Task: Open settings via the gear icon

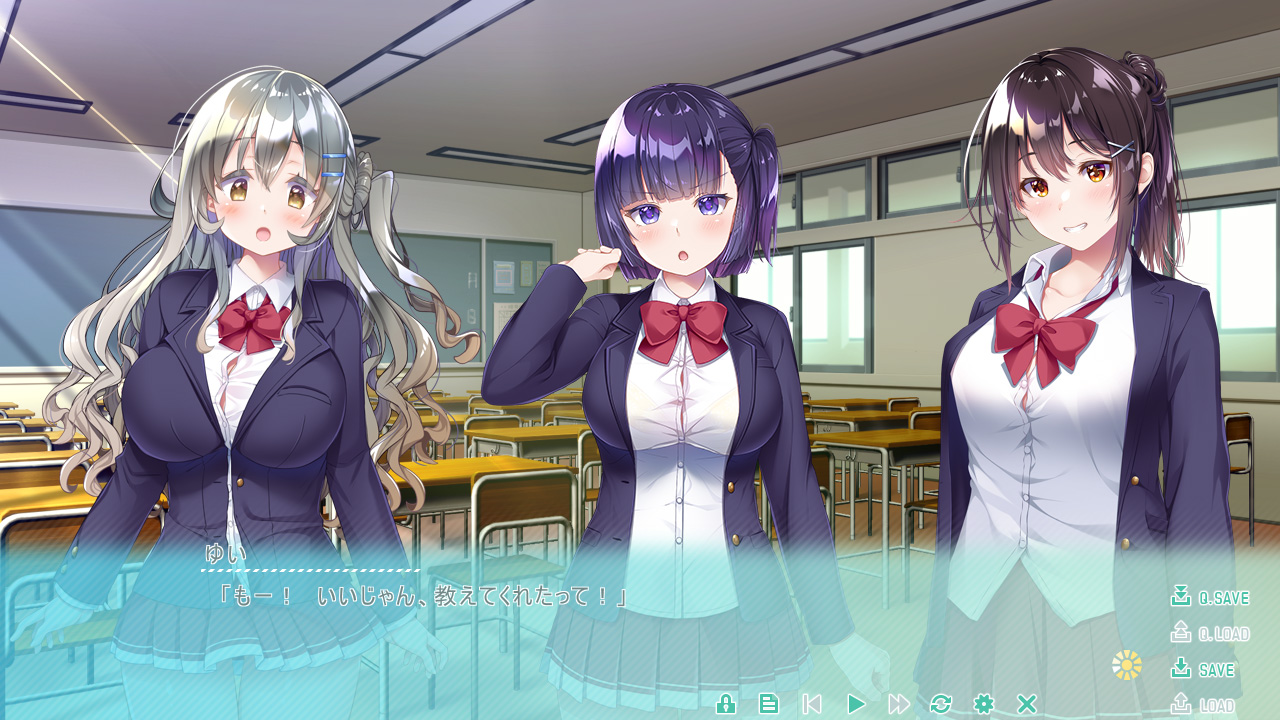Action: 984,704
